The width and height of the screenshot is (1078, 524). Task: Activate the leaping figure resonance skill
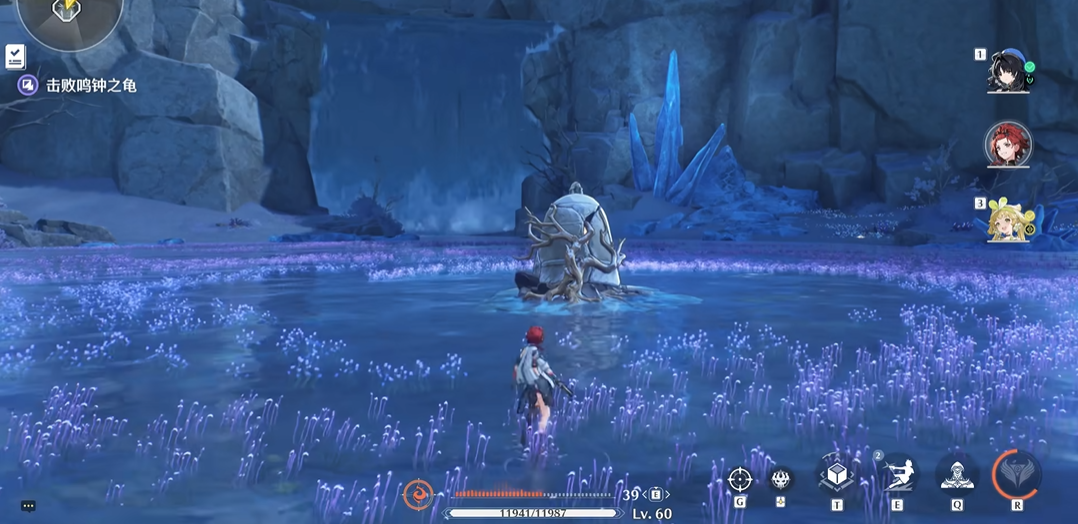[x=897, y=474]
